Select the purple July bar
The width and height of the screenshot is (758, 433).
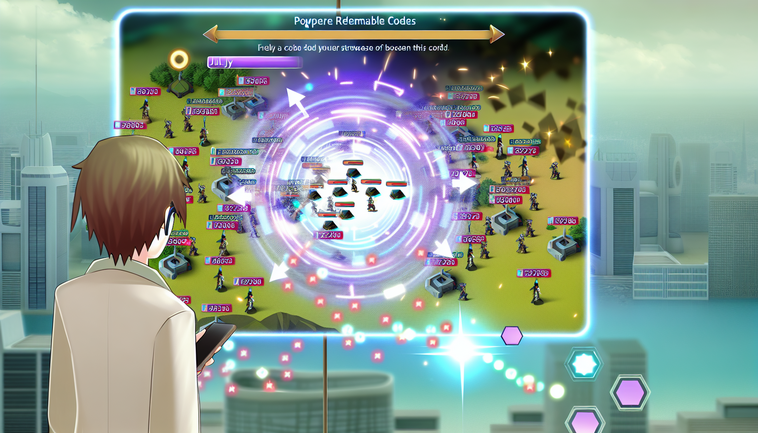click(254, 62)
